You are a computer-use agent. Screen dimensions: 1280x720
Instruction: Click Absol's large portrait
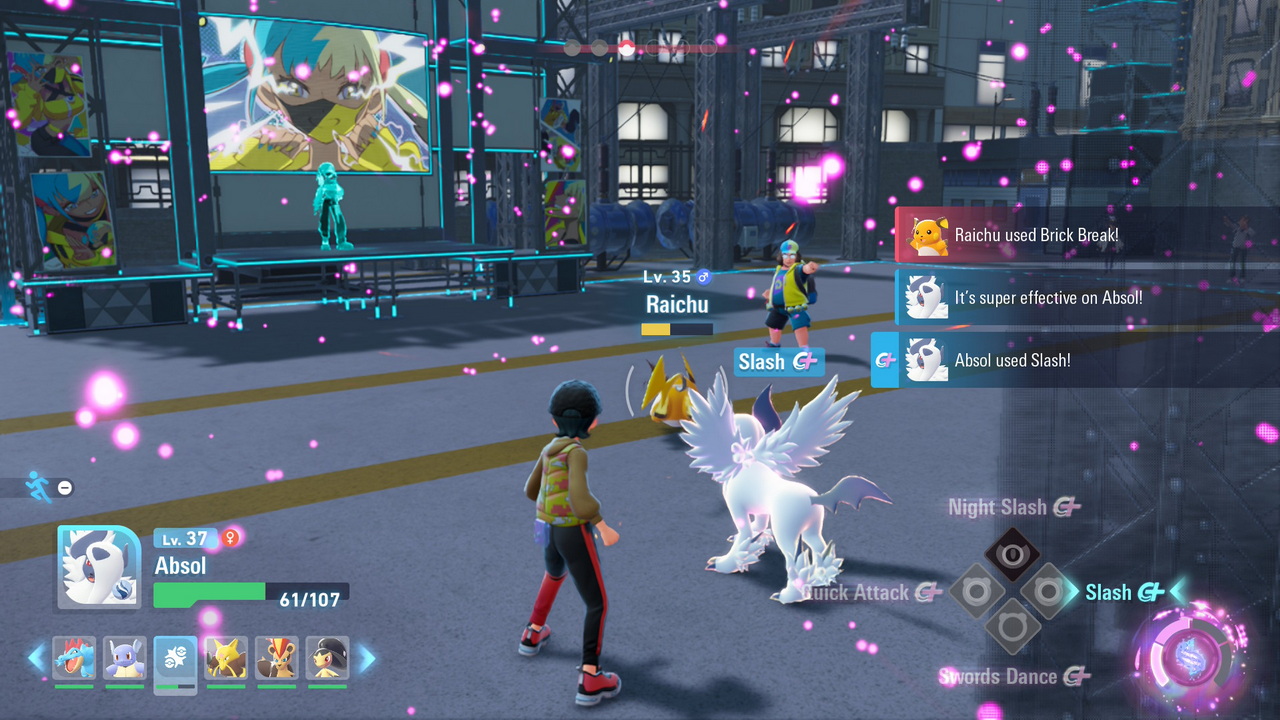coord(99,566)
